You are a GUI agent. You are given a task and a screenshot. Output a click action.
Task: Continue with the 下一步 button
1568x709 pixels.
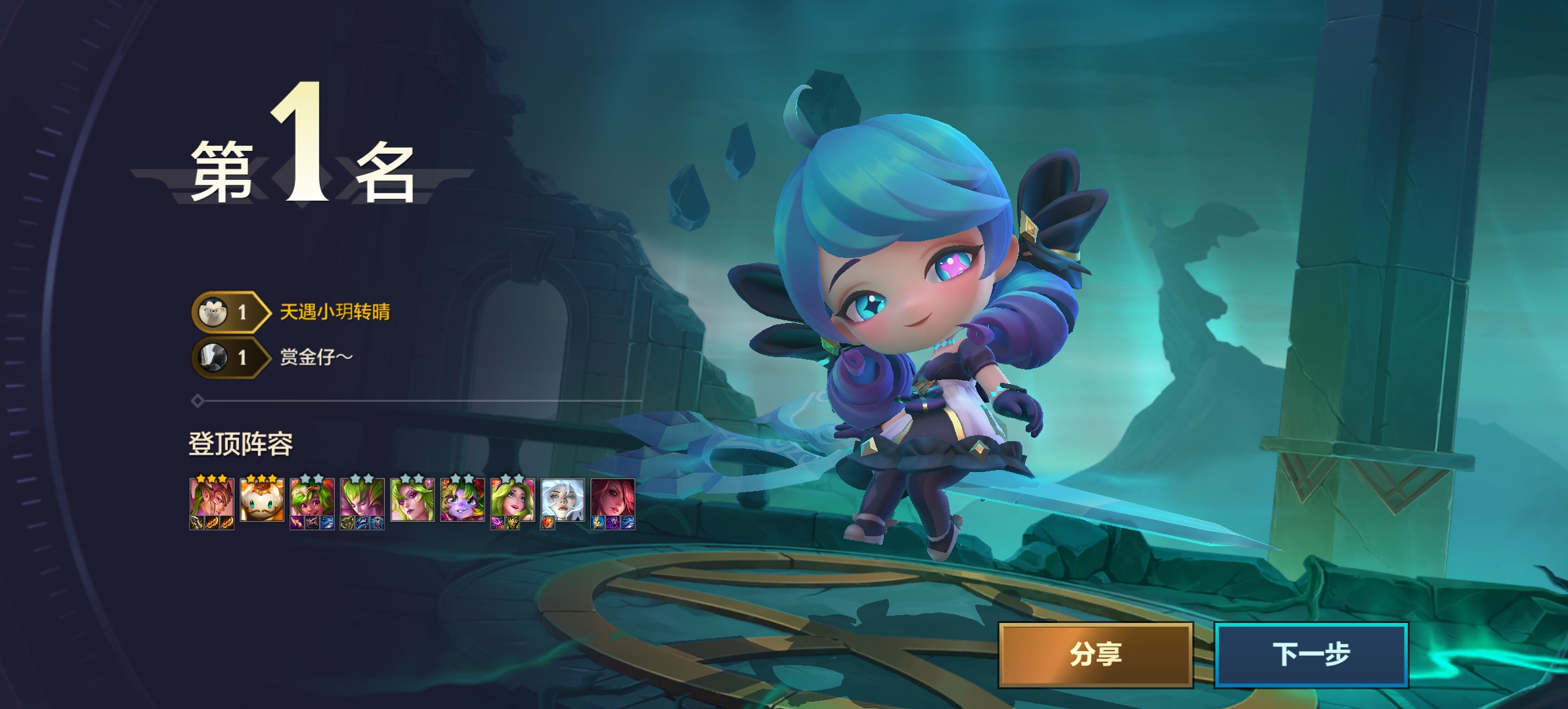(1311, 655)
